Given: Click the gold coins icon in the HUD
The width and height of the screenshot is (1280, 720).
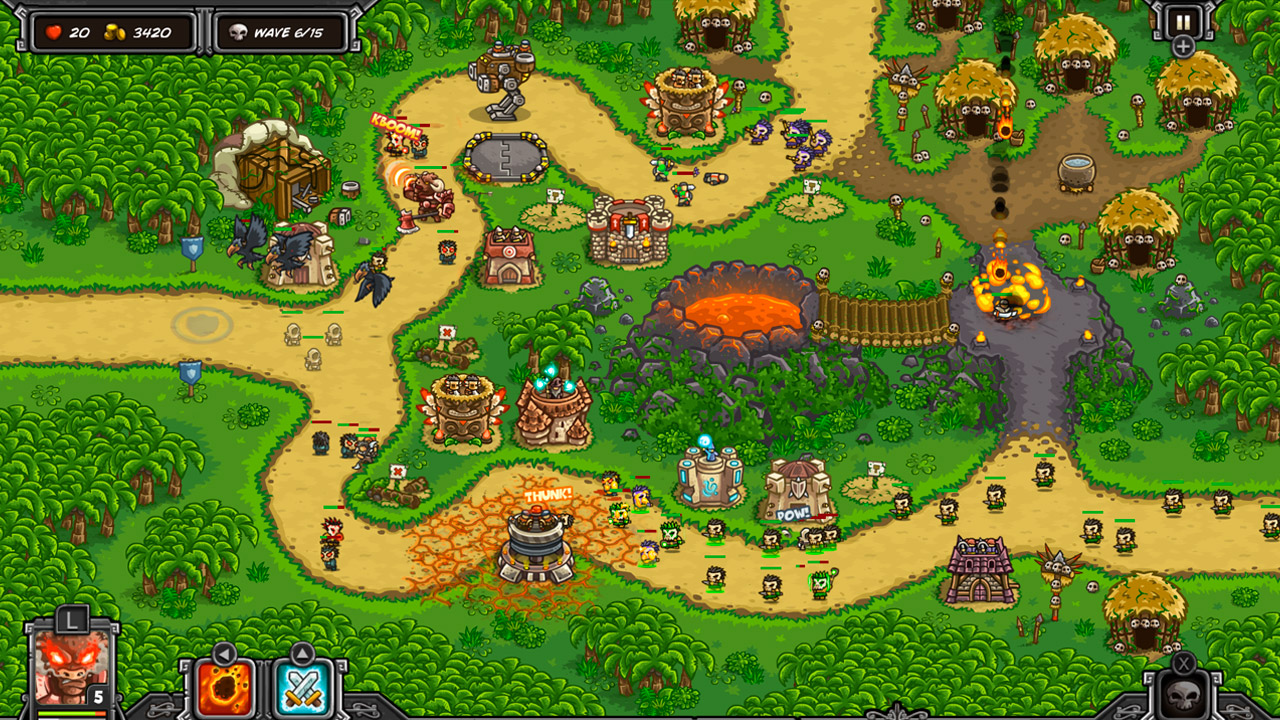Looking at the screenshot, I should point(113,30).
